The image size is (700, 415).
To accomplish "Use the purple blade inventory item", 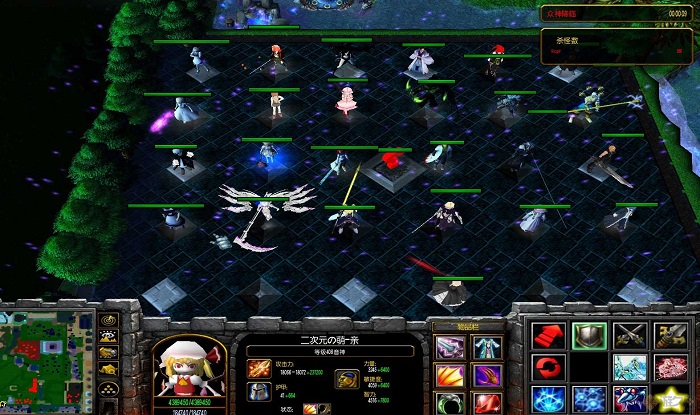I will [449, 347].
